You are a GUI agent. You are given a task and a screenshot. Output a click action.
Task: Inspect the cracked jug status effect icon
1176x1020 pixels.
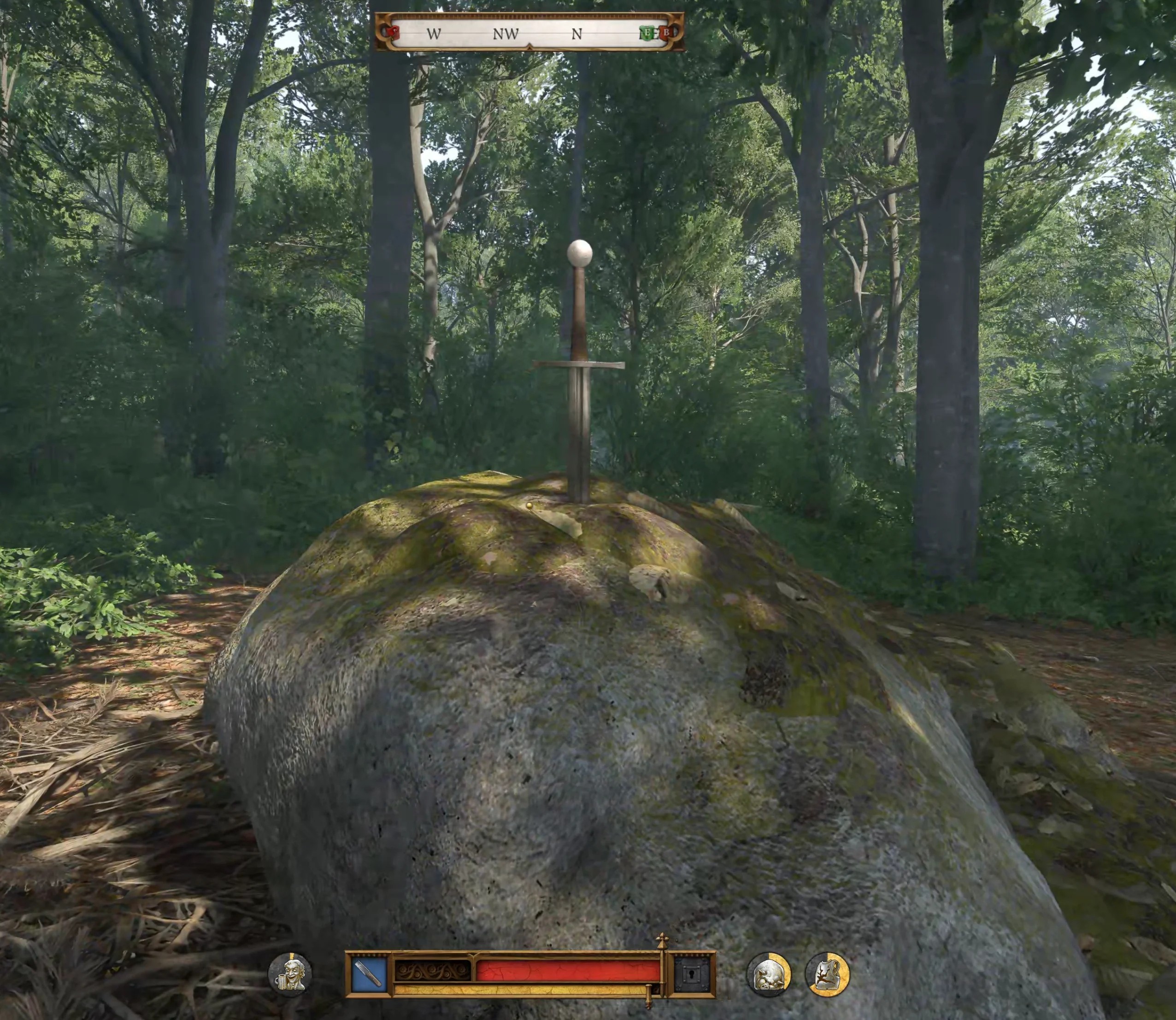coord(827,974)
